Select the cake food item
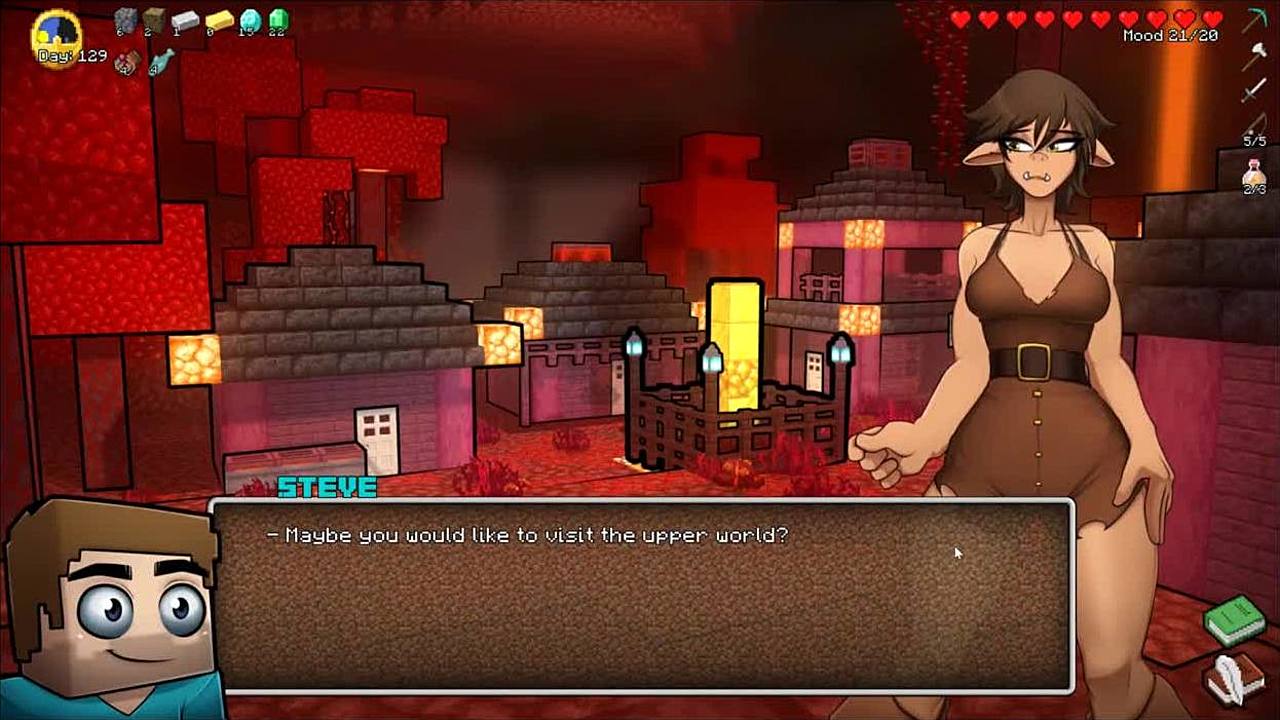Viewport: 1280px width, 720px height. coord(127,63)
